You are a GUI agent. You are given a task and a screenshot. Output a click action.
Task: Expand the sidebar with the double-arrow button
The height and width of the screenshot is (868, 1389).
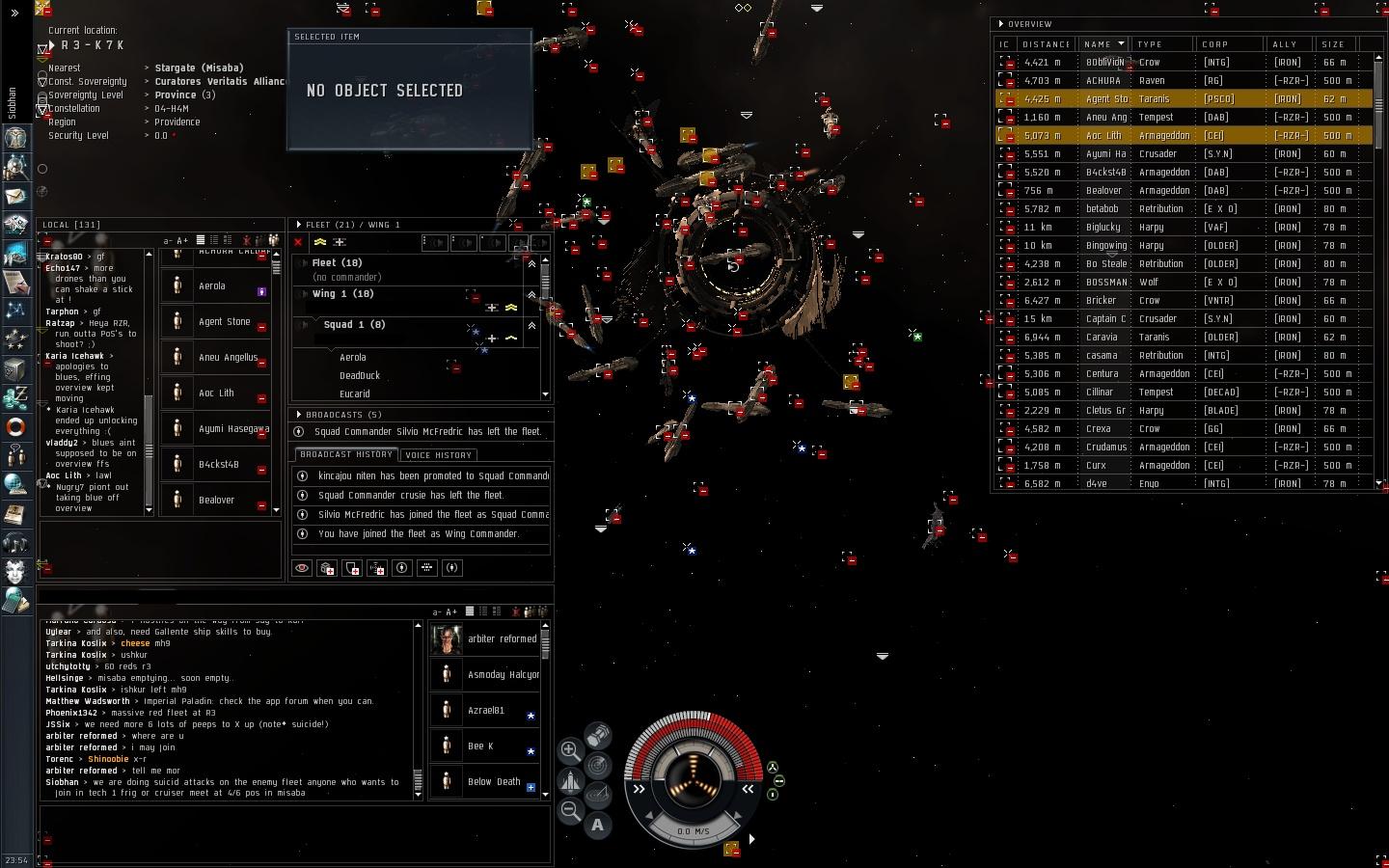click(14, 13)
